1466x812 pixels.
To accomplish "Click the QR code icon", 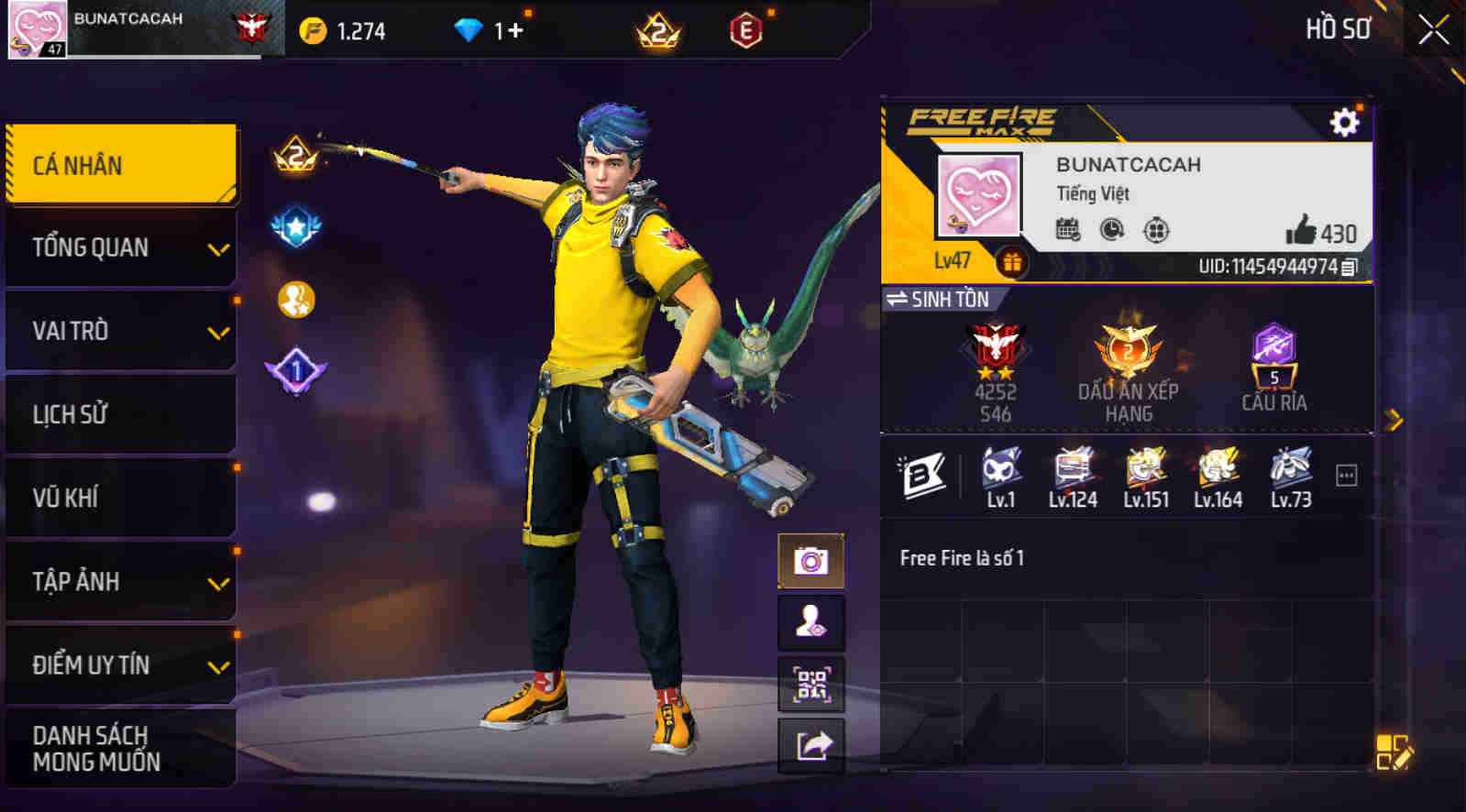I will (x=810, y=684).
